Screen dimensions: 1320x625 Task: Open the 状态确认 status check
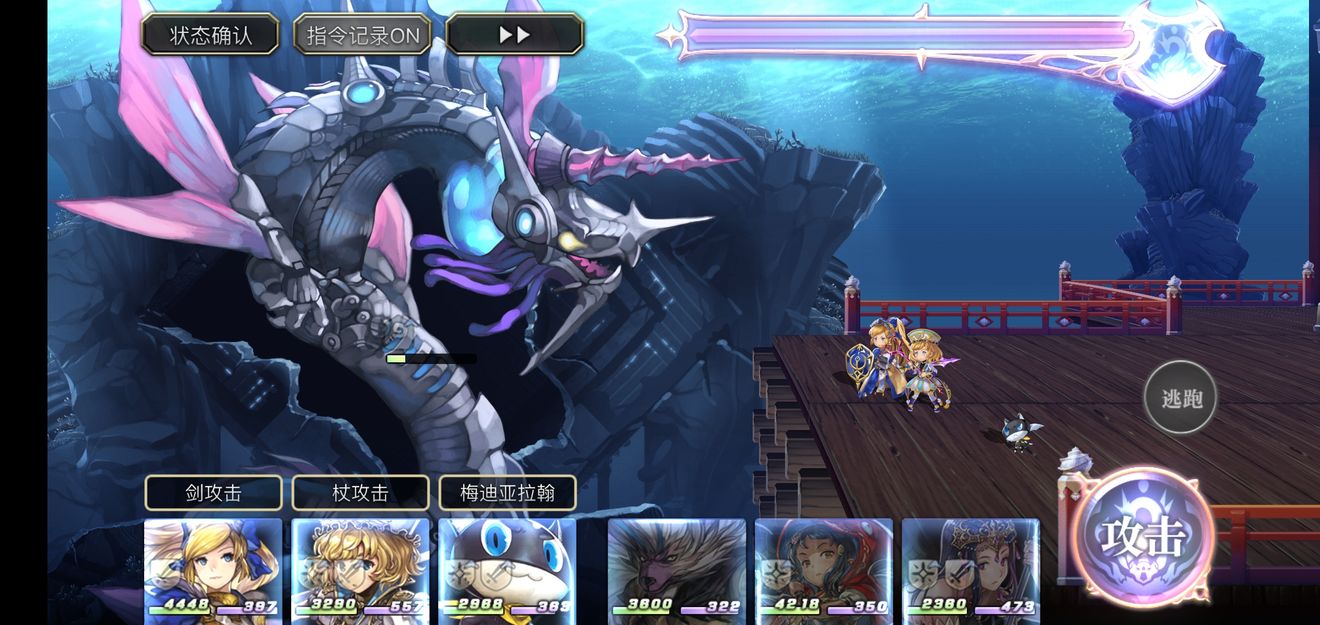(x=210, y=35)
